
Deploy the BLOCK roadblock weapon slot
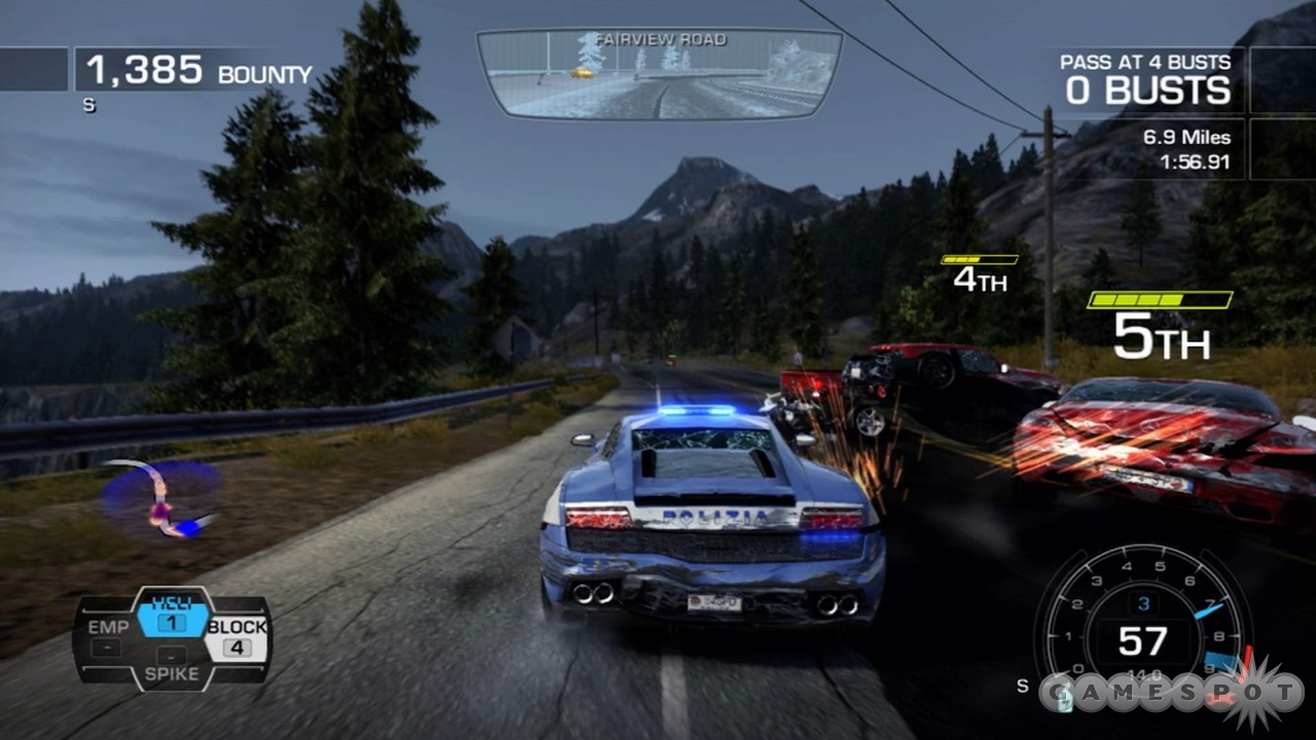pyautogui.click(x=237, y=636)
